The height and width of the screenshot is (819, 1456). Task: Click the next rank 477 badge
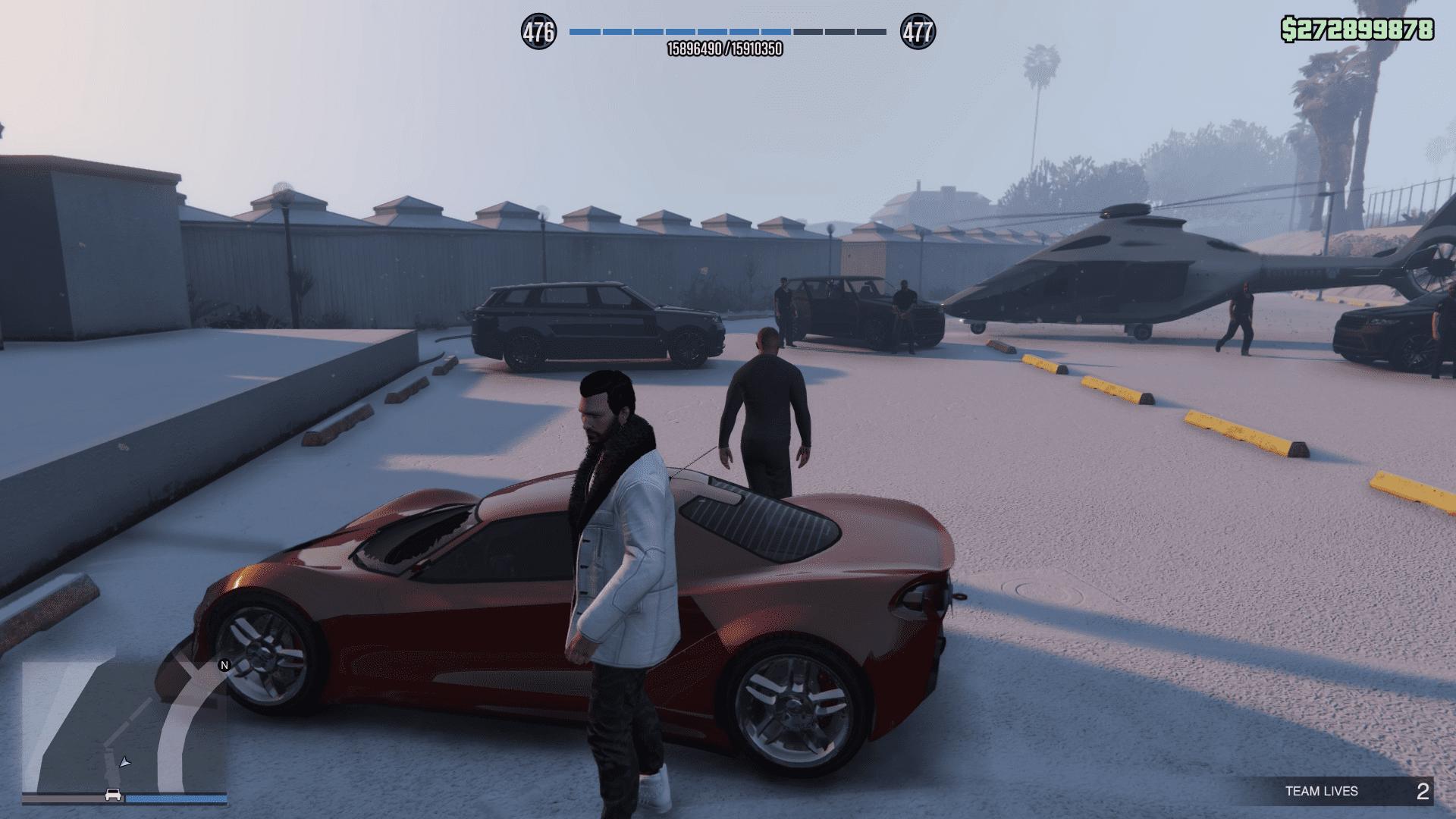tap(918, 32)
